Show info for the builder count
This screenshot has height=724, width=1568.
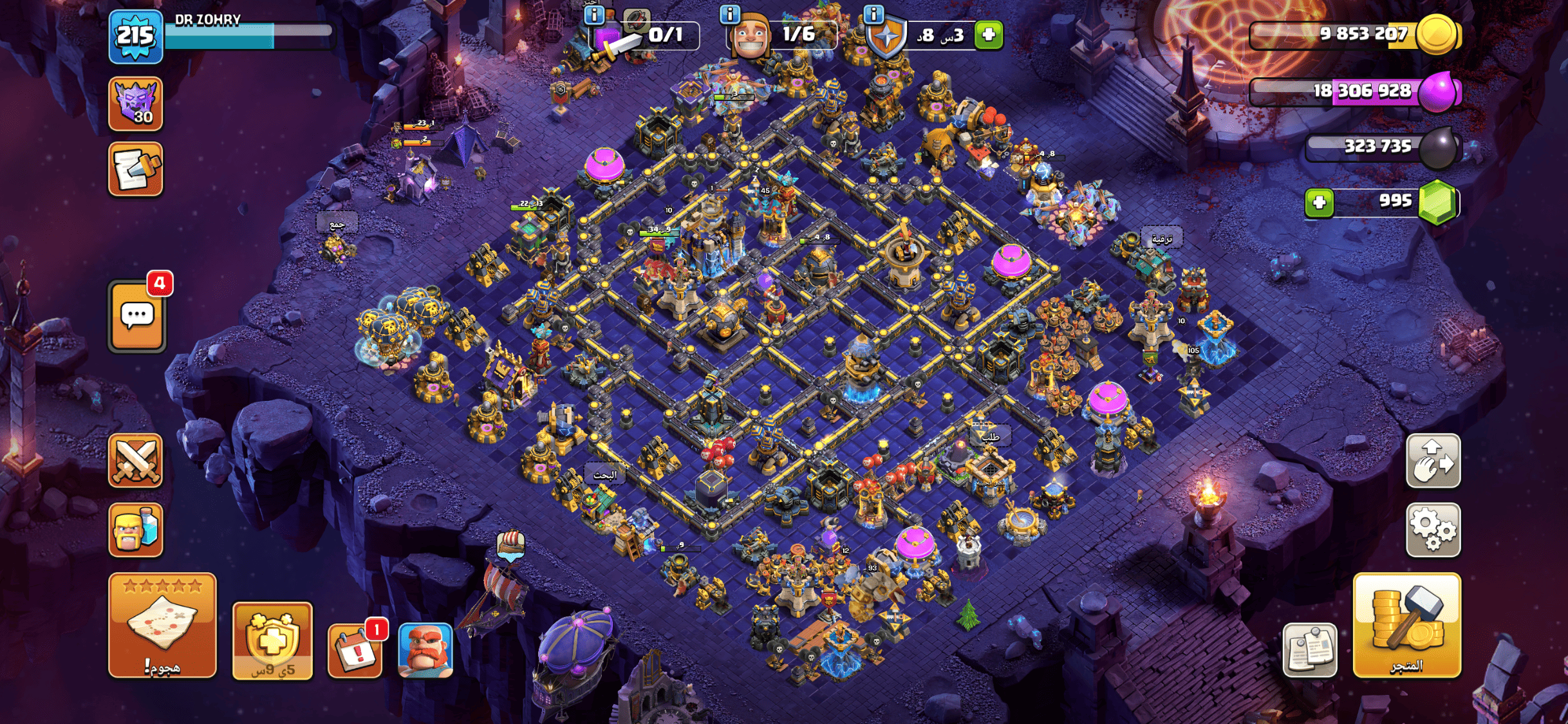pyautogui.click(x=729, y=14)
